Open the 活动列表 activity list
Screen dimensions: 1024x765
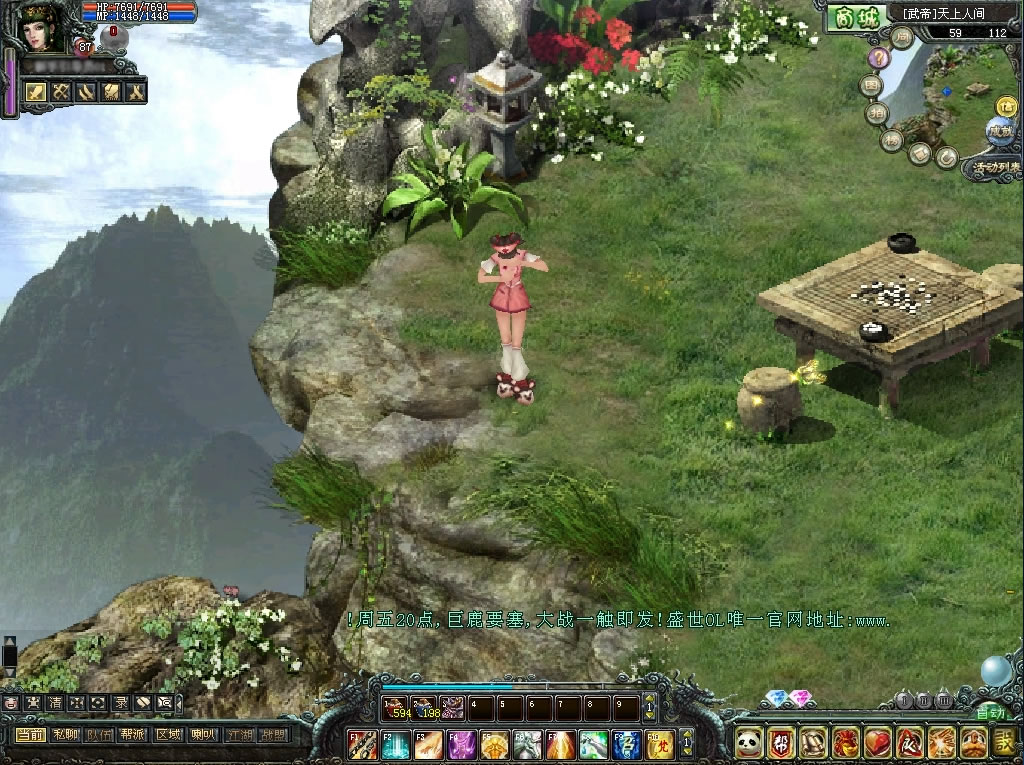tap(993, 167)
